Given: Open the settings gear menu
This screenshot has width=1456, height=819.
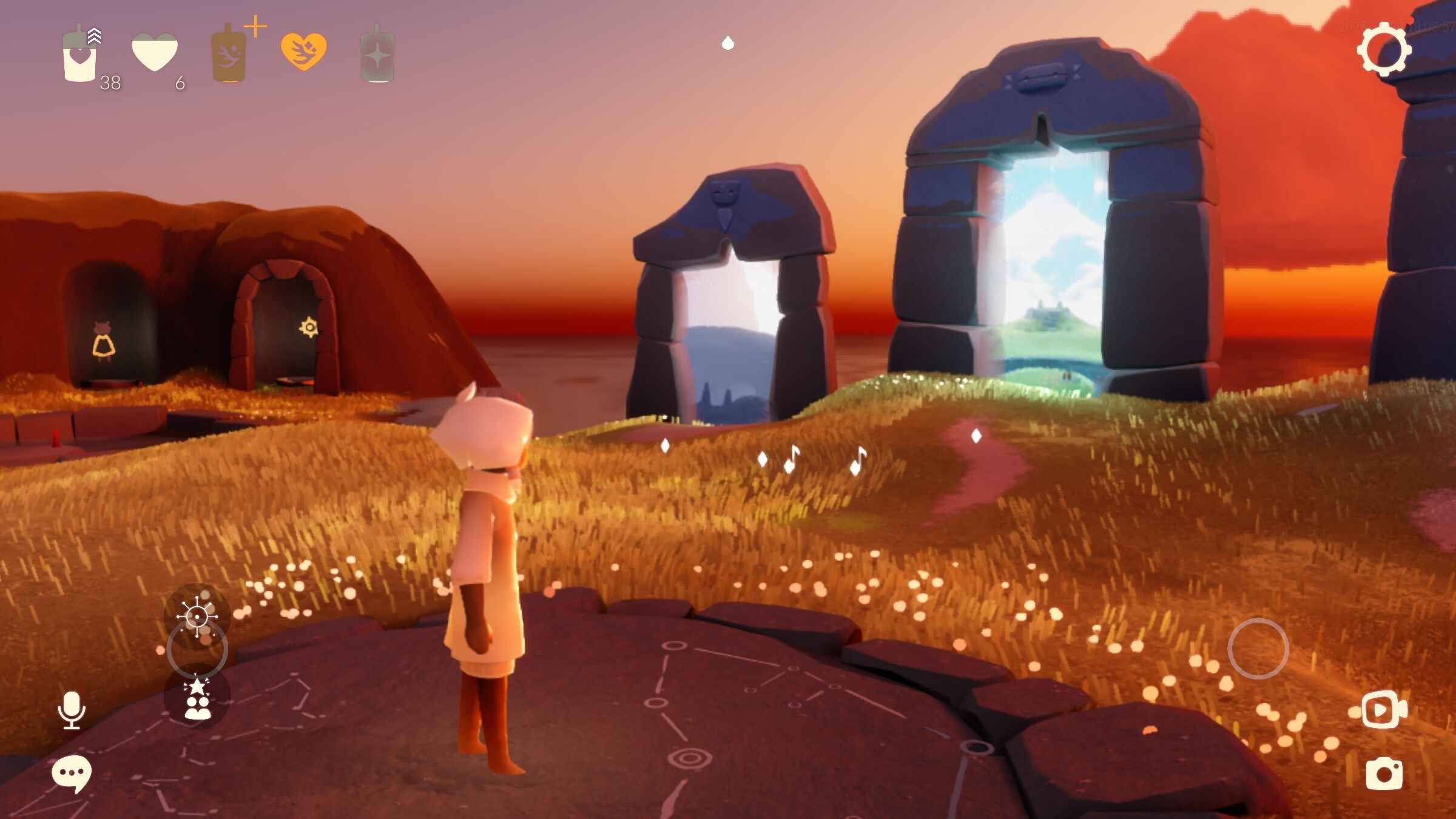Looking at the screenshot, I should point(1384,49).
